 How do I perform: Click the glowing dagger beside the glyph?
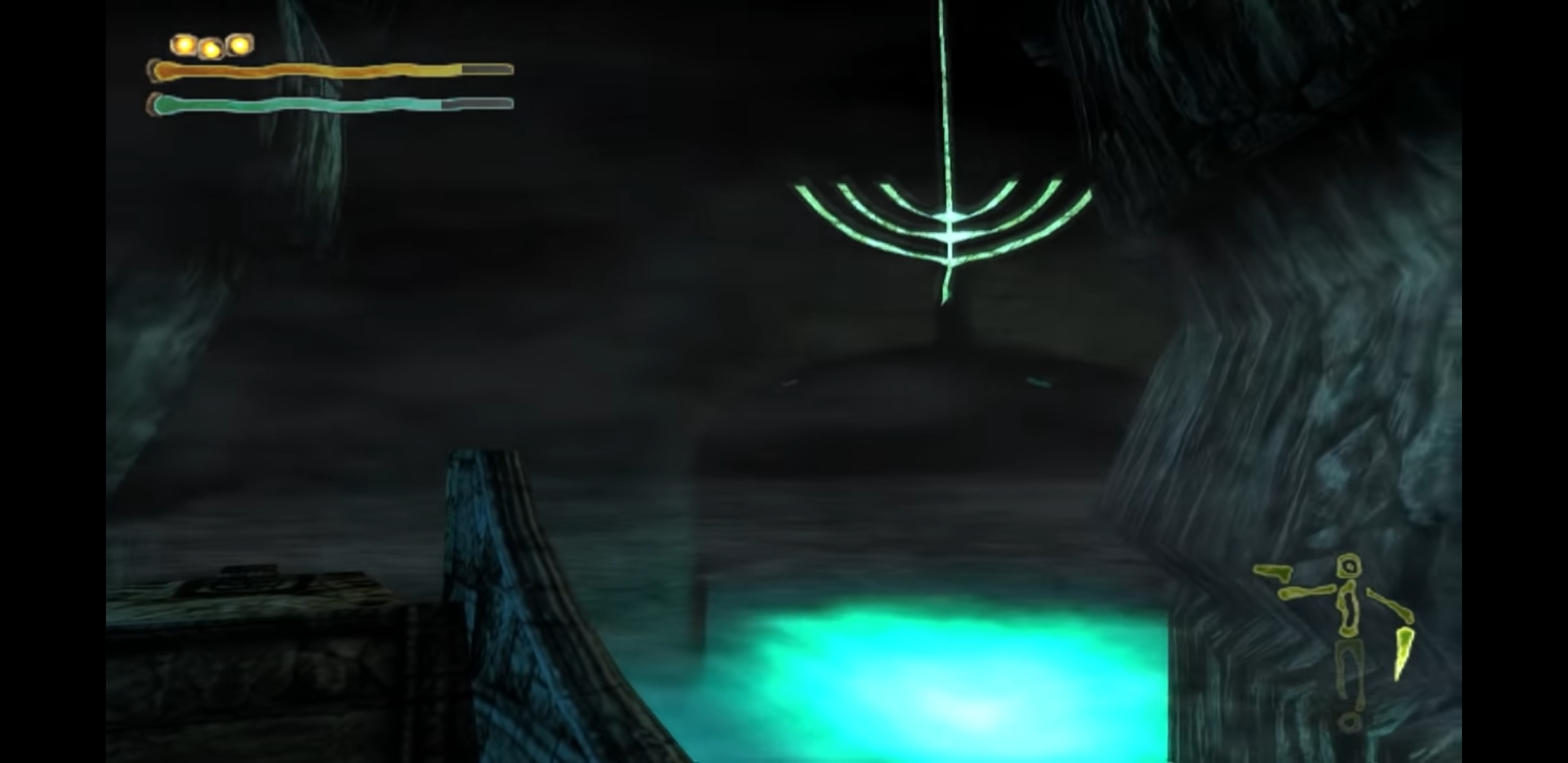pos(1403,653)
